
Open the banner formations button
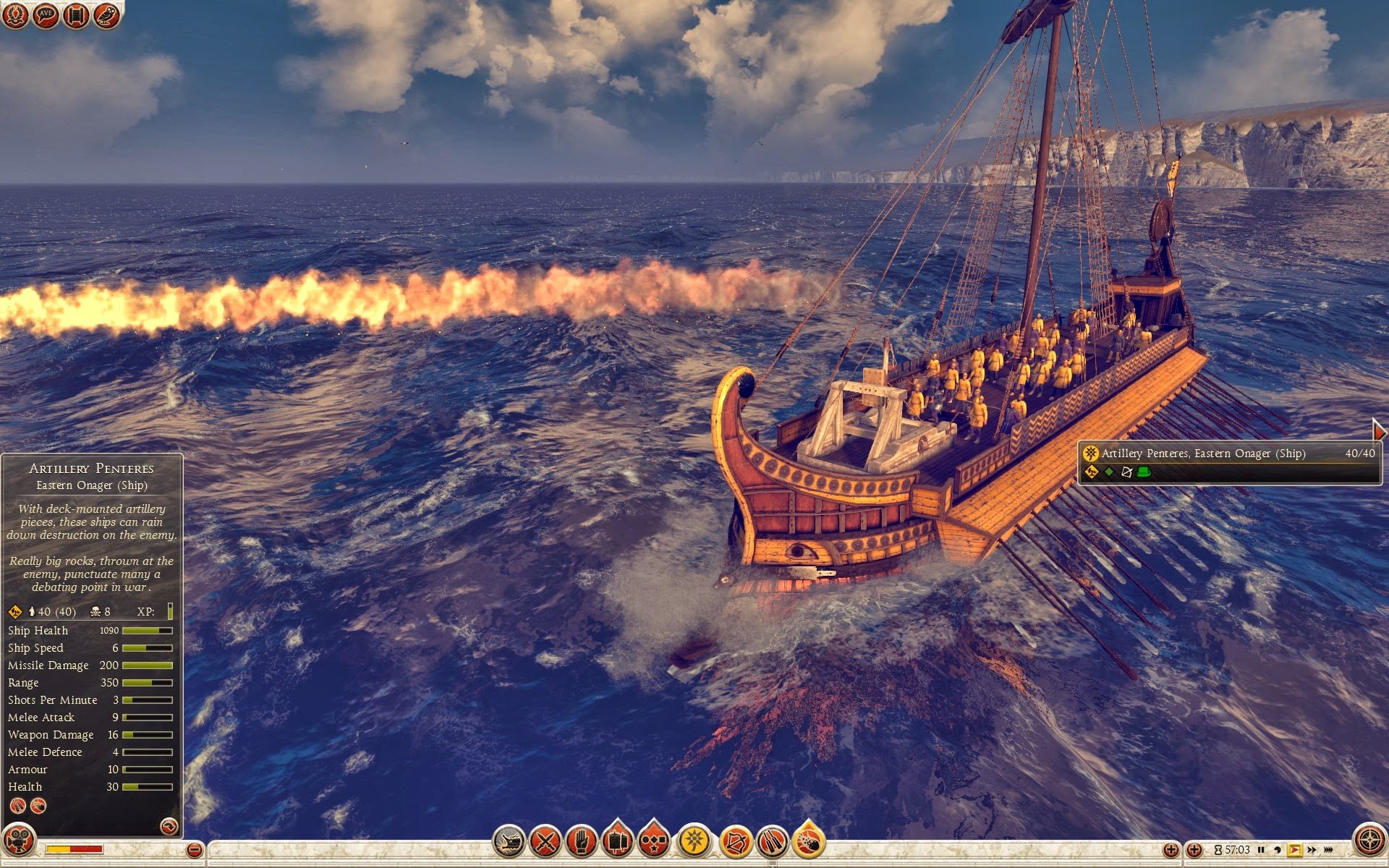pos(618,842)
